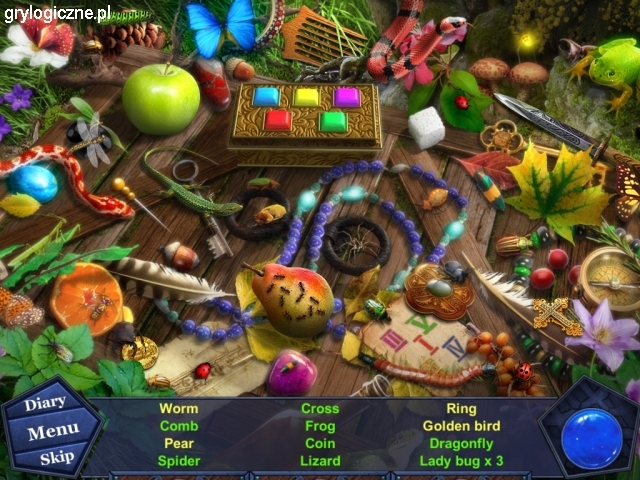Image resolution: width=640 pixels, height=480 pixels.
Task: Select Golden bird in the item list
Action: point(461,426)
